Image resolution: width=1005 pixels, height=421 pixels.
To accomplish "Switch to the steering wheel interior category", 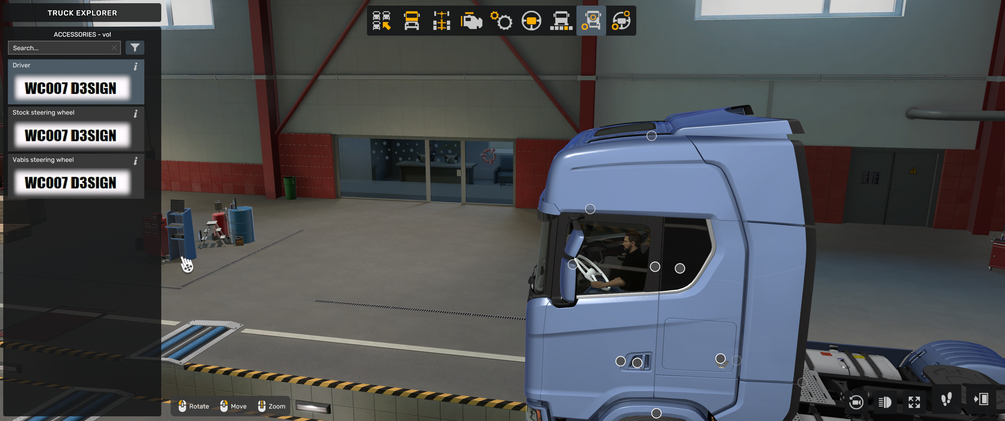I will click(531, 21).
